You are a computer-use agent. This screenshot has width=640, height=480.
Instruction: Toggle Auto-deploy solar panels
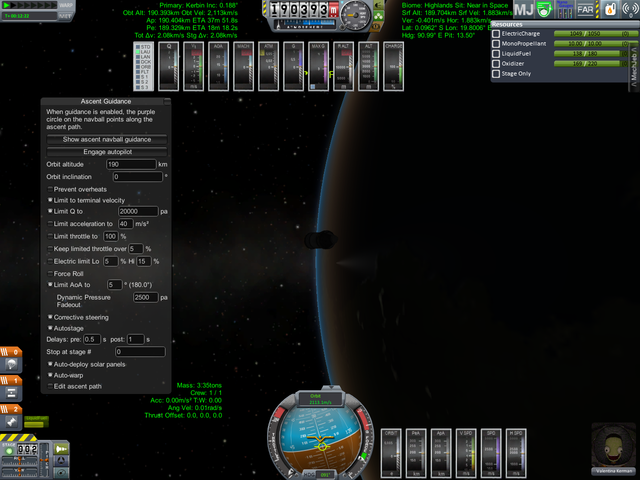51,364
